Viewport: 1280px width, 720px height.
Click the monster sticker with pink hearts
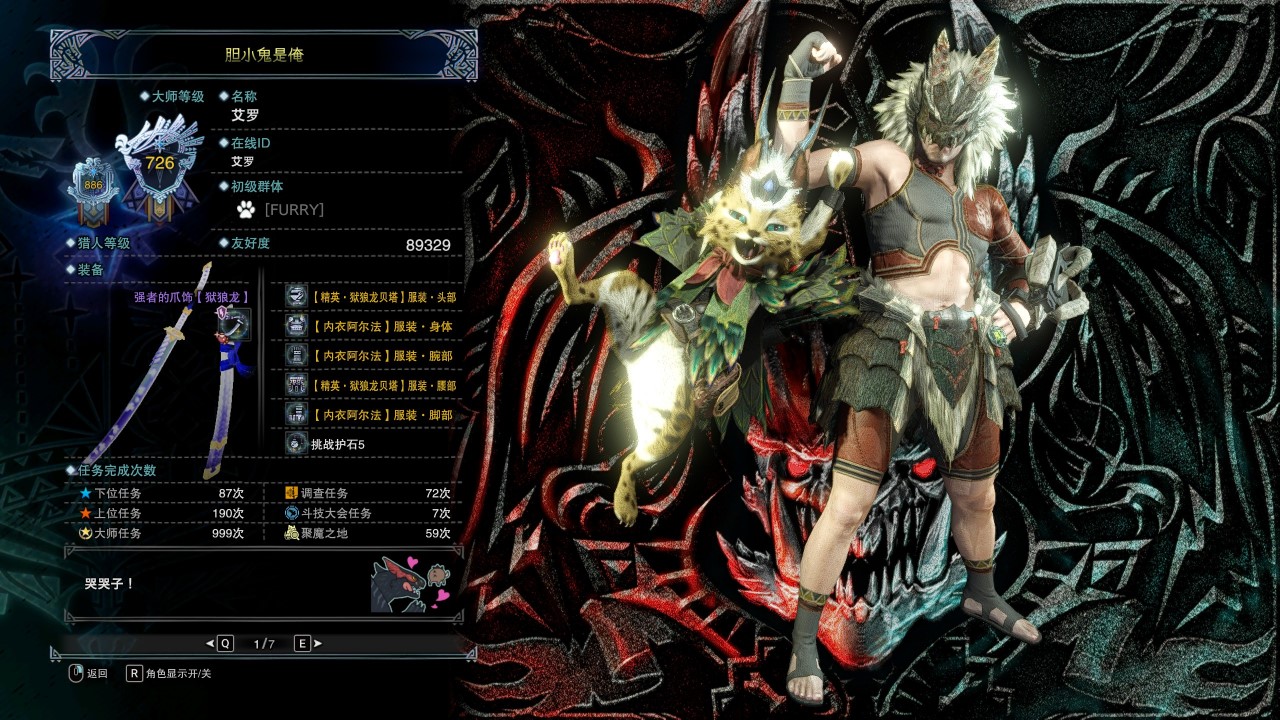tap(410, 584)
